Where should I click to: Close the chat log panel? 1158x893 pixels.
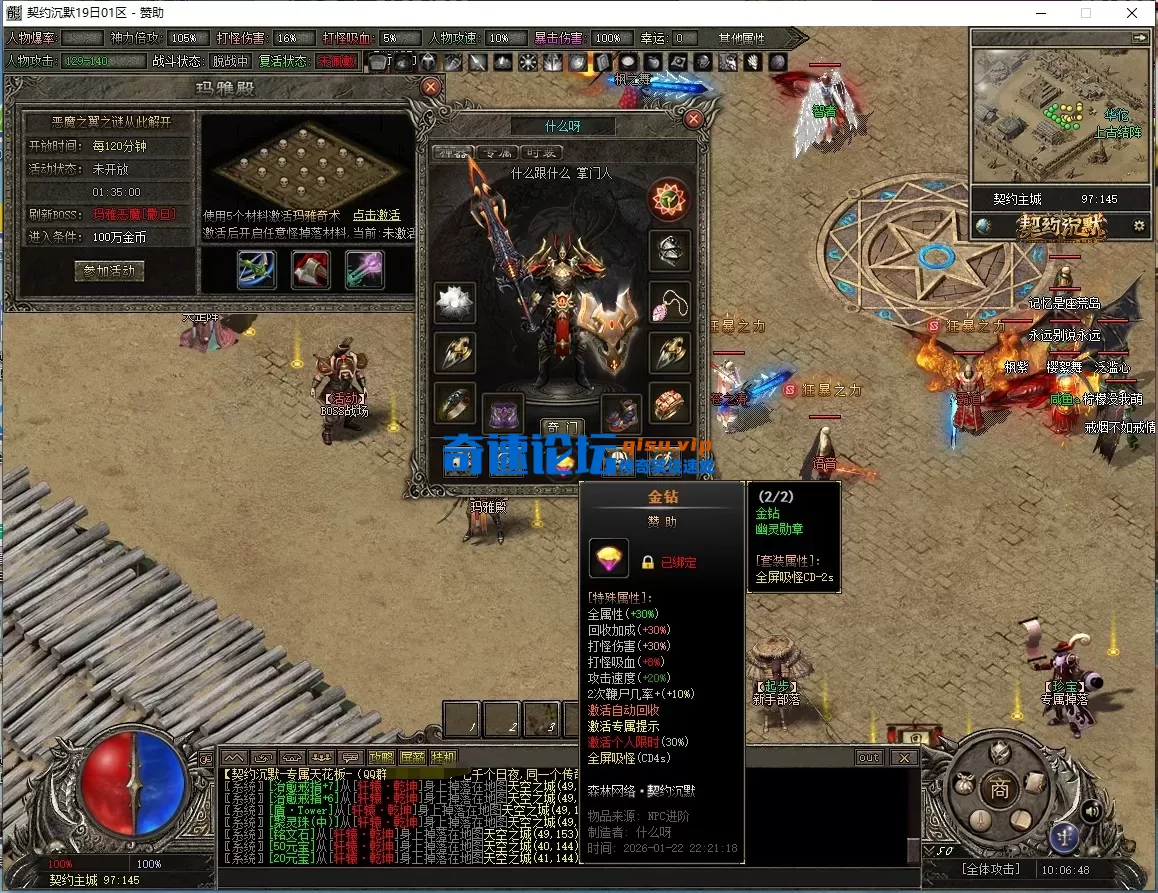tap(905, 758)
